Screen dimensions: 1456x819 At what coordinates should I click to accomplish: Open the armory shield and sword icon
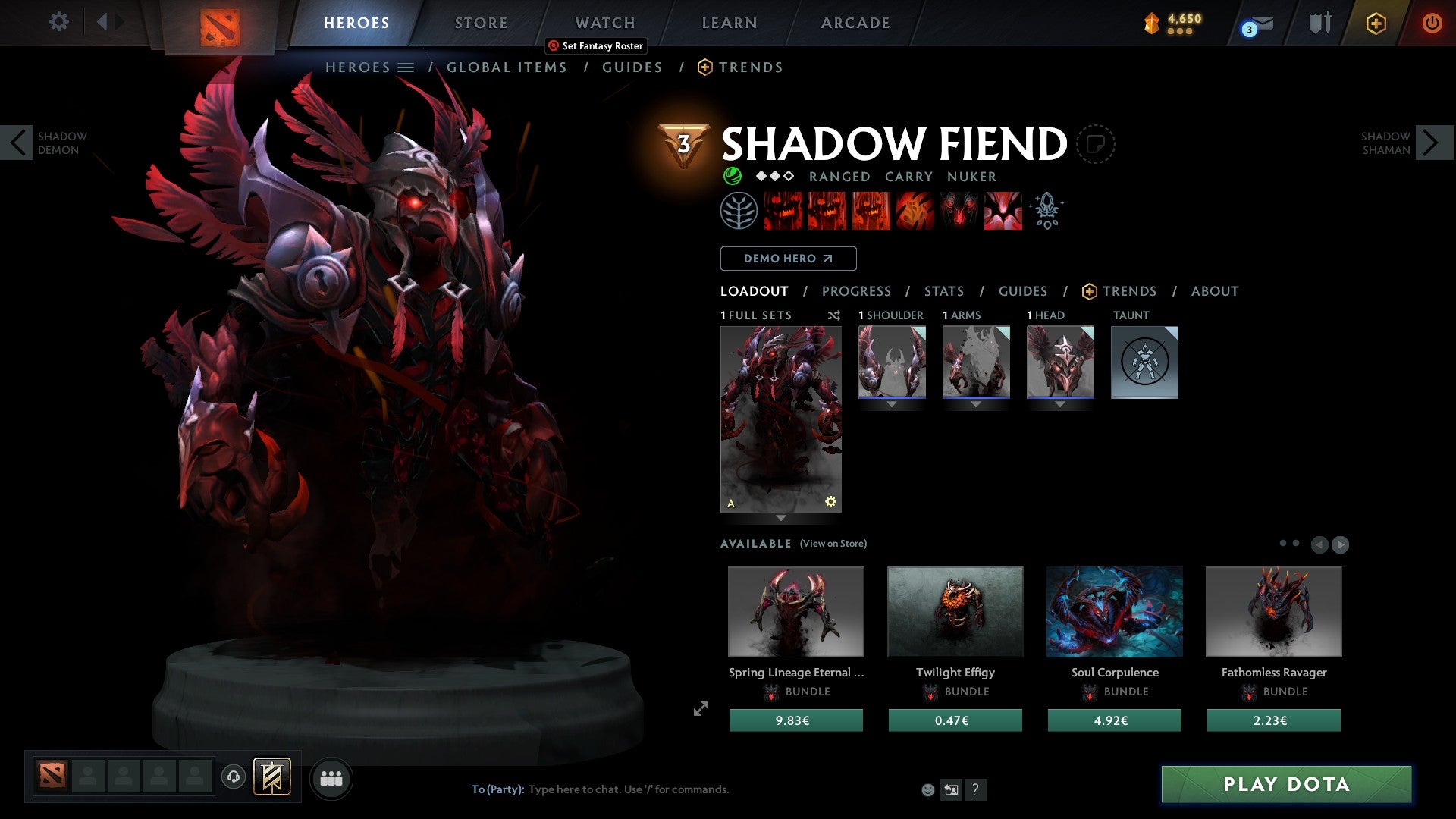pos(1319,23)
